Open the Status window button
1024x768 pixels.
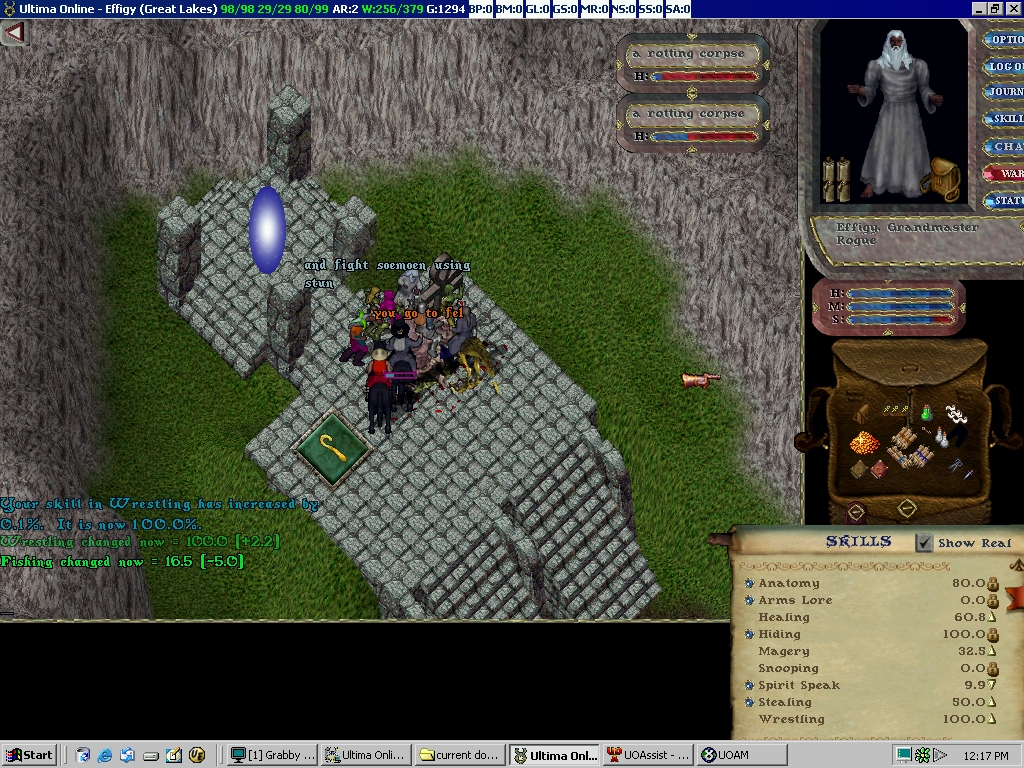click(1004, 200)
